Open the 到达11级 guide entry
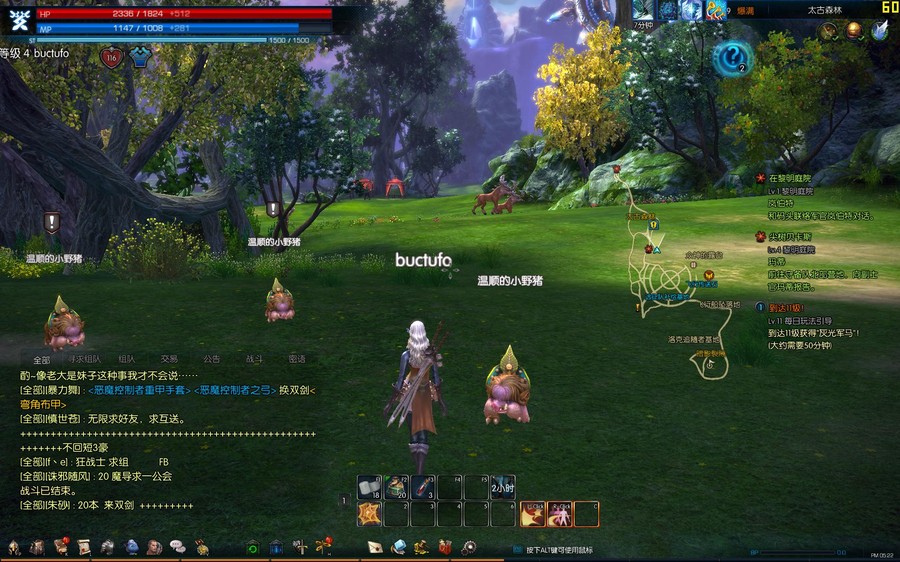The image size is (900, 562). click(x=786, y=308)
